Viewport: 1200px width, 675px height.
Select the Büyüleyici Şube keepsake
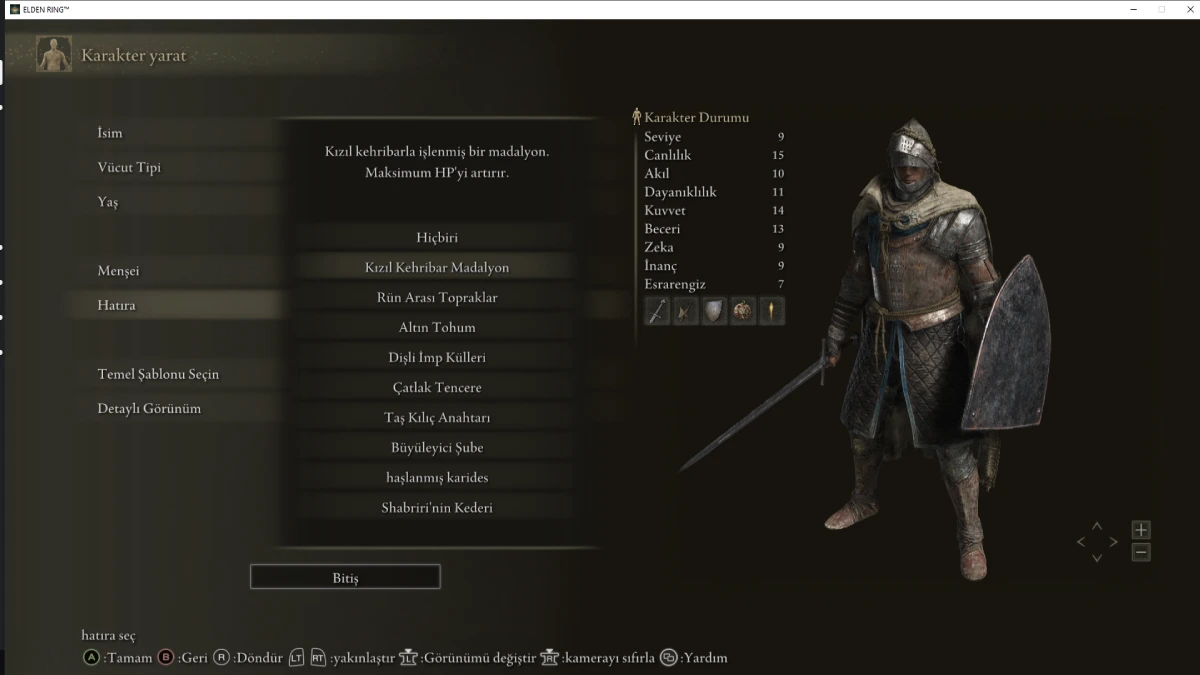click(x=437, y=448)
